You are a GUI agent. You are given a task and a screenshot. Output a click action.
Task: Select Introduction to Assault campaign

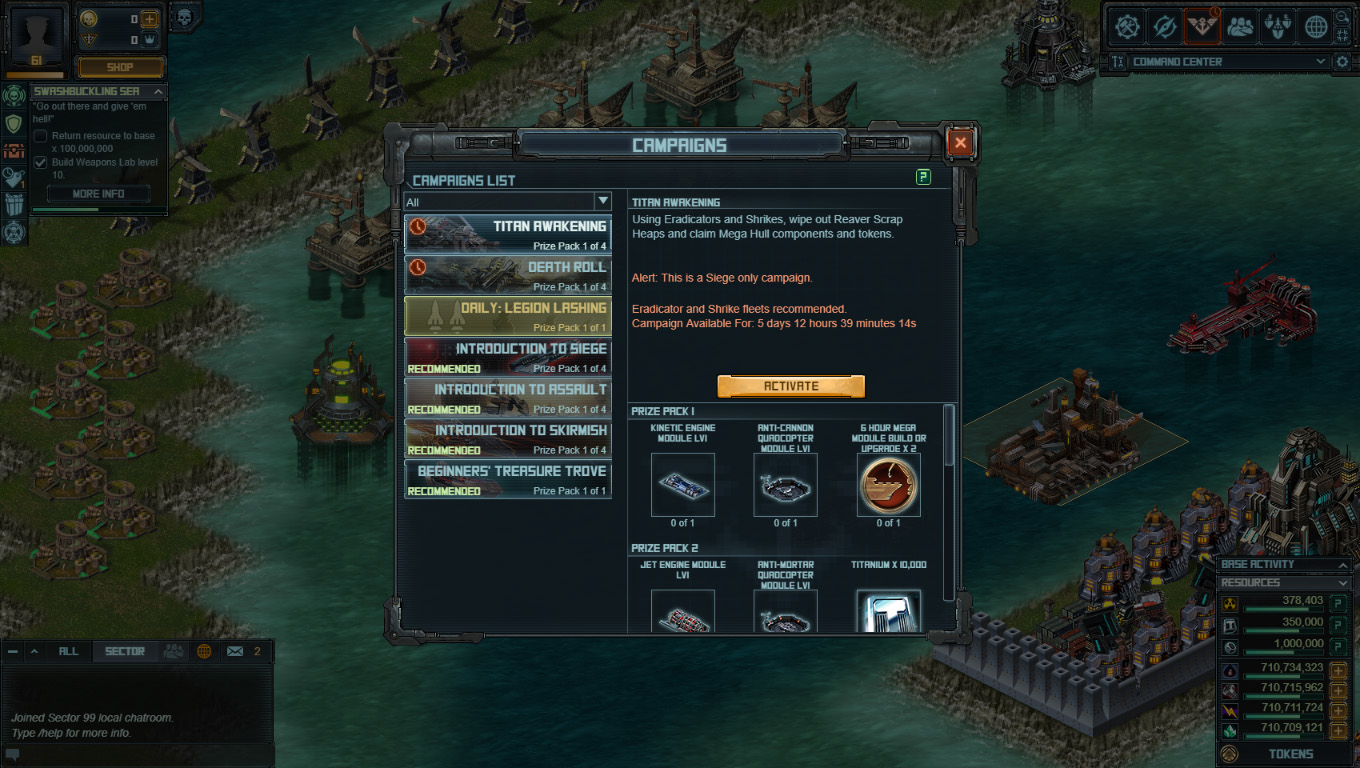(508, 397)
